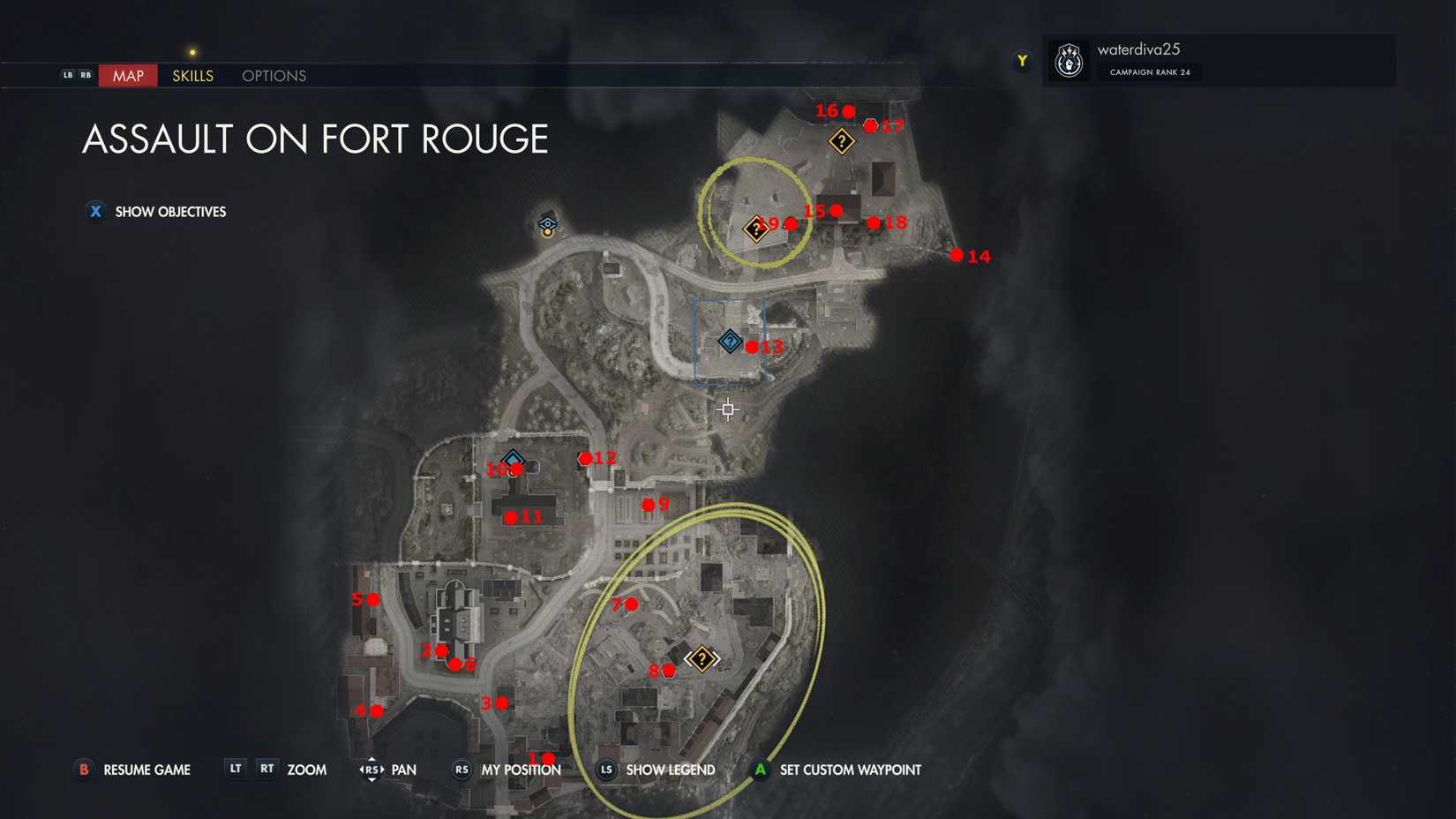
Task: Click Show Legend
Action: click(x=670, y=770)
